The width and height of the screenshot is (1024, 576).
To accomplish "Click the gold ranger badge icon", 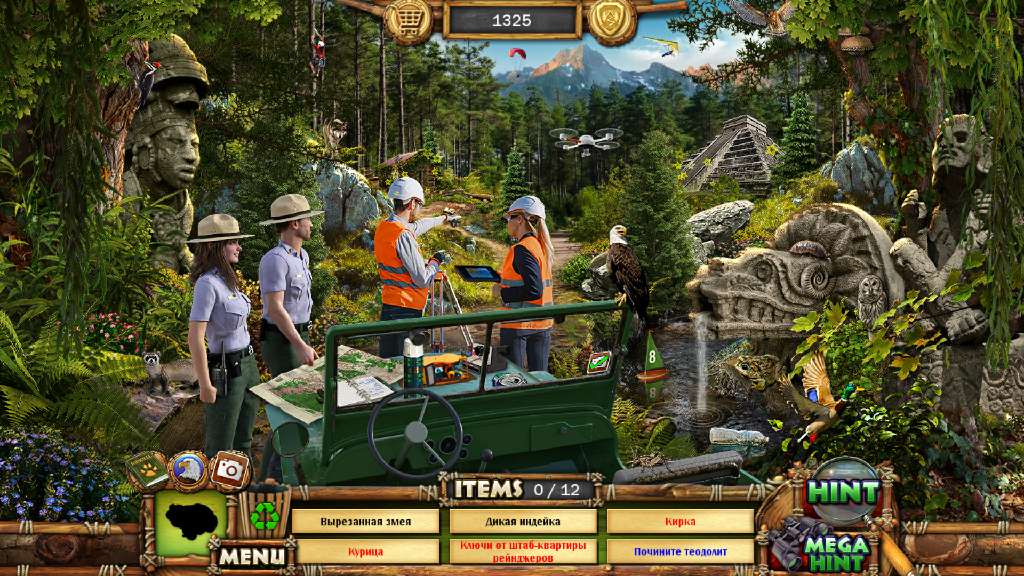I will 612,20.
